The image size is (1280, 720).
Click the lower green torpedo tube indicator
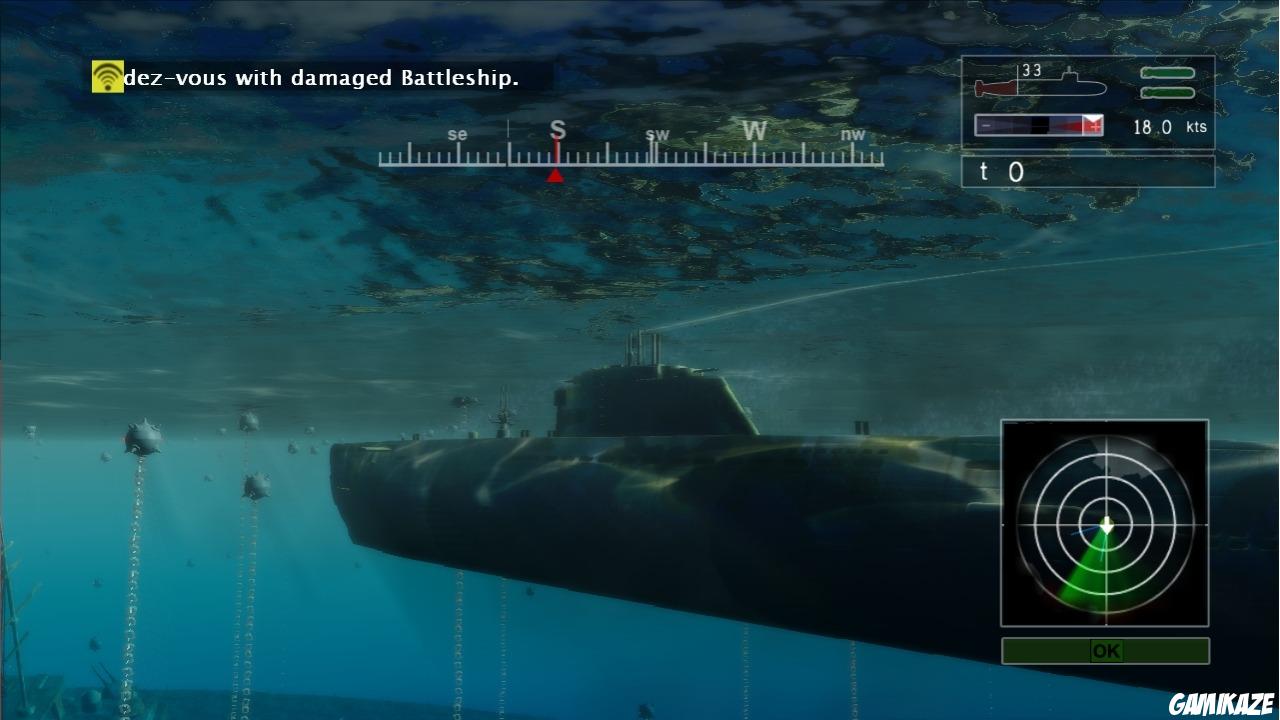pyautogui.click(x=1168, y=91)
